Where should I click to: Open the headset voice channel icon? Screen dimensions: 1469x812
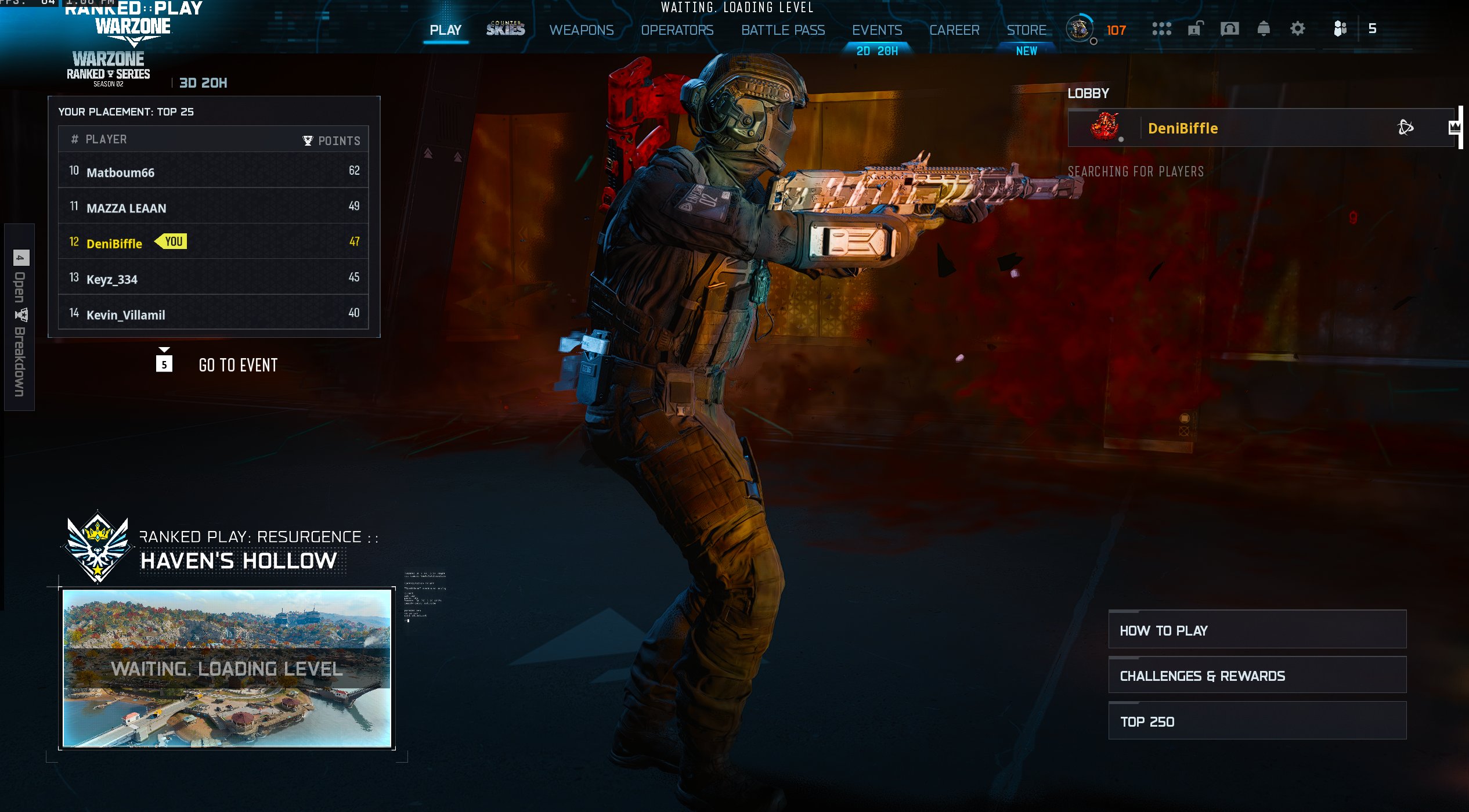click(1229, 28)
